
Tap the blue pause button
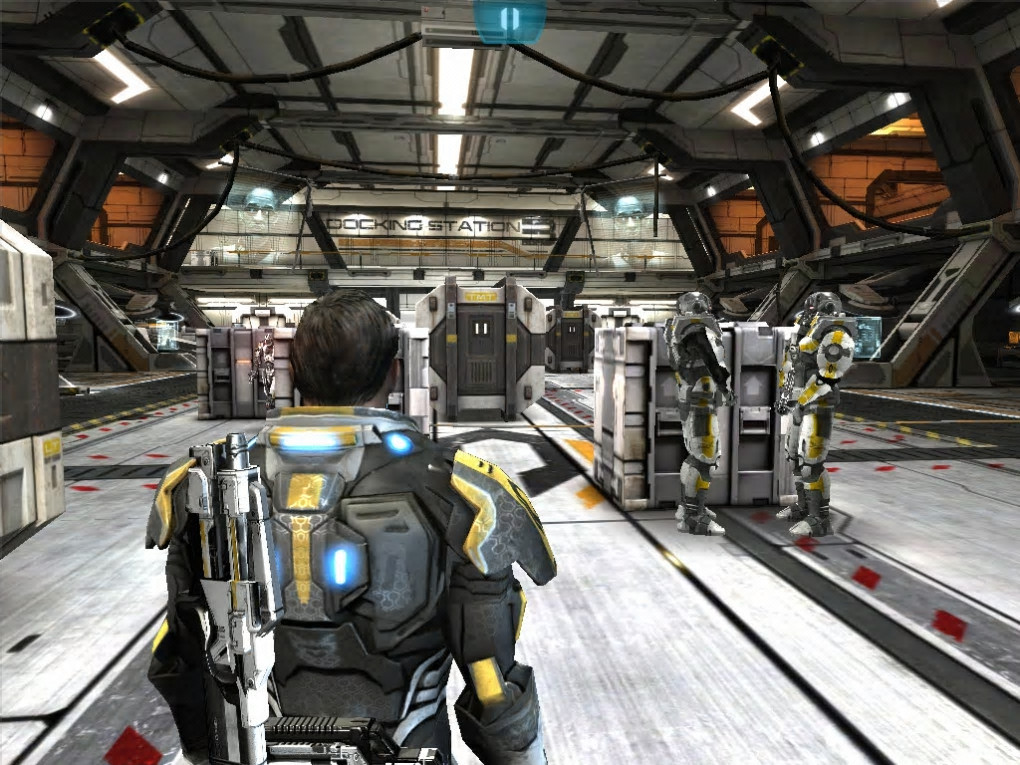coord(510,20)
